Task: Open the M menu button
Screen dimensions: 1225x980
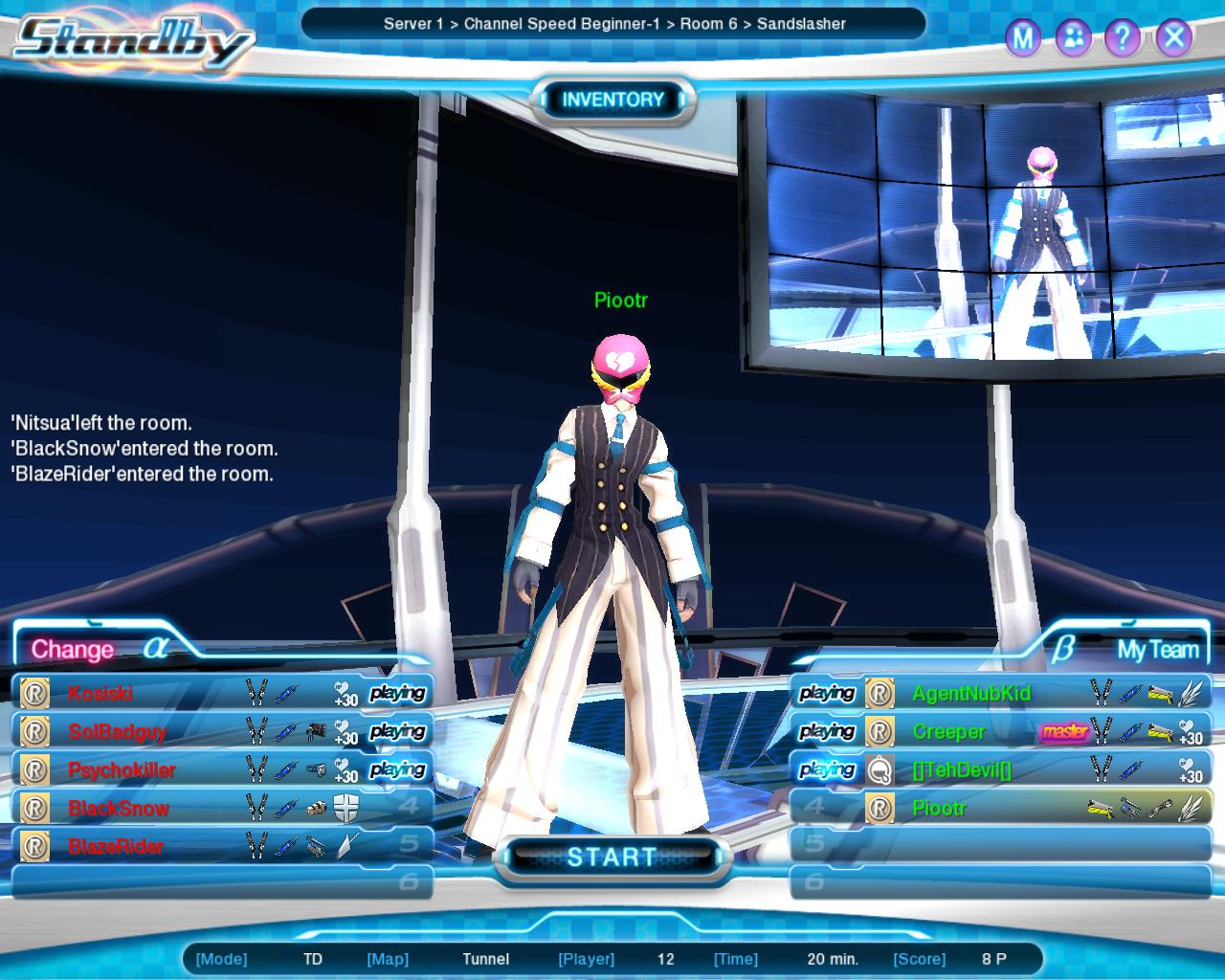Action: (x=1023, y=38)
